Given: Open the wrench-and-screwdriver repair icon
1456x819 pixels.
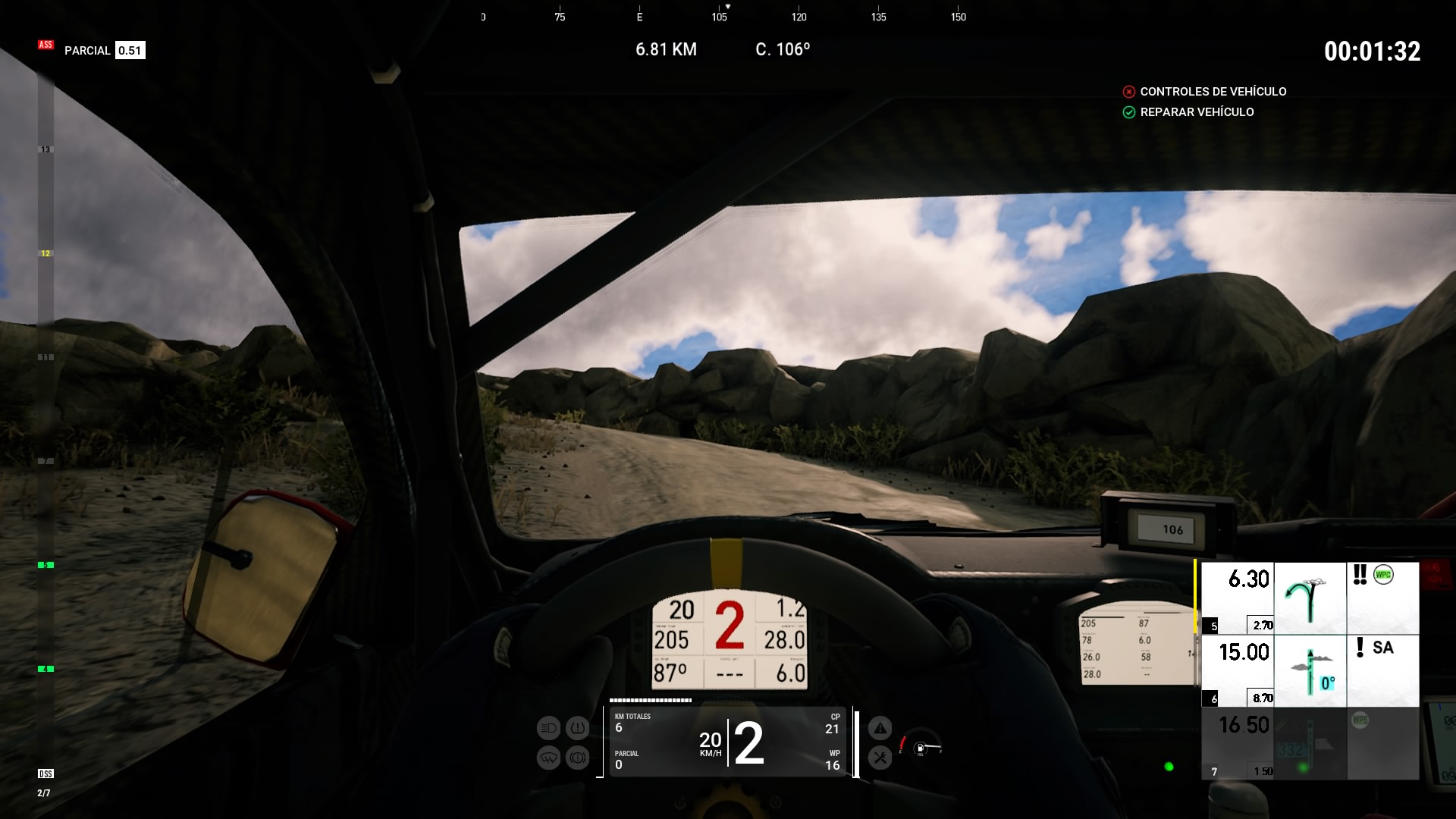Looking at the screenshot, I should click(x=880, y=757).
